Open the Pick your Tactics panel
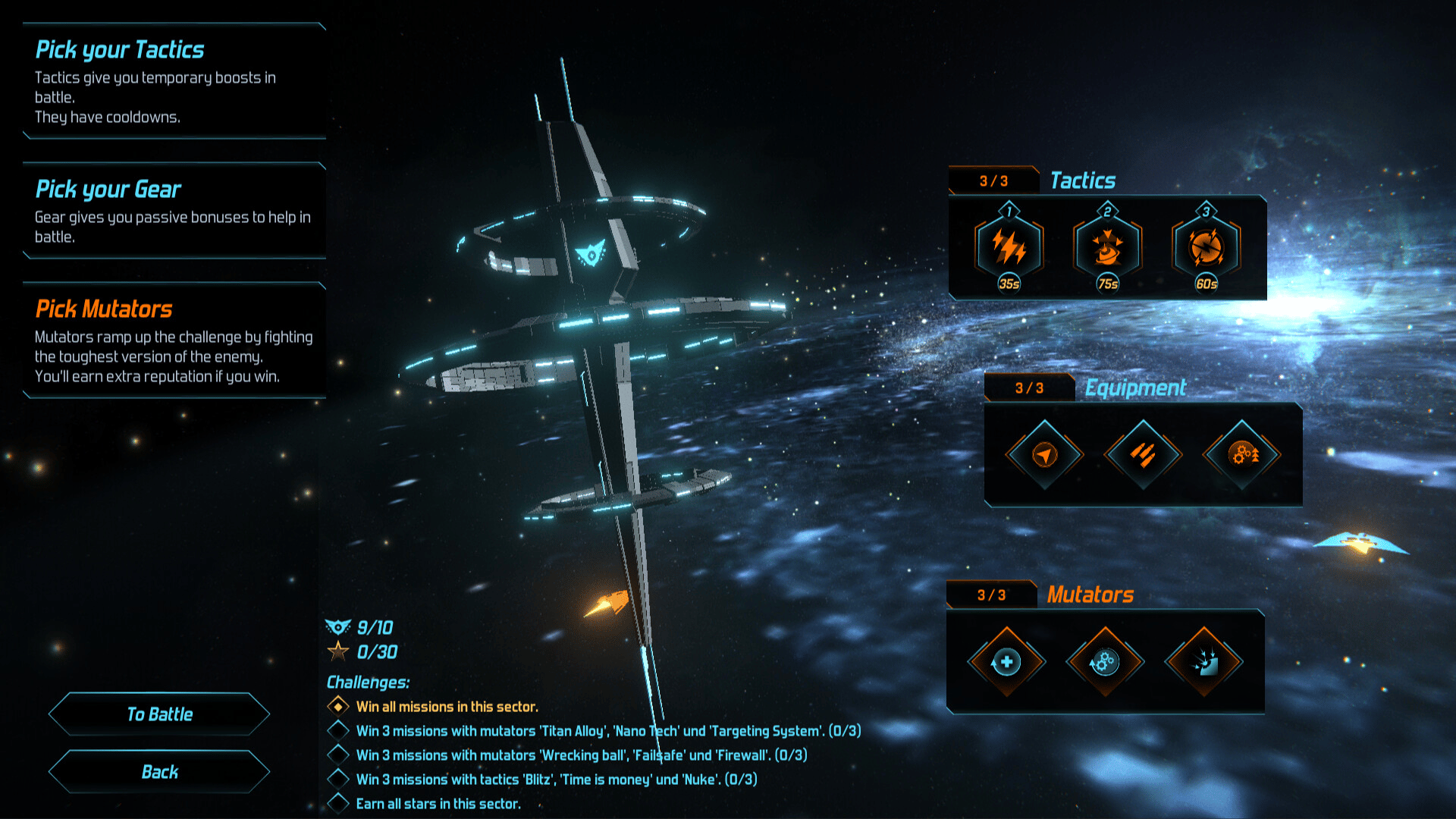Screen dimensions: 1456x819 pos(174,81)
